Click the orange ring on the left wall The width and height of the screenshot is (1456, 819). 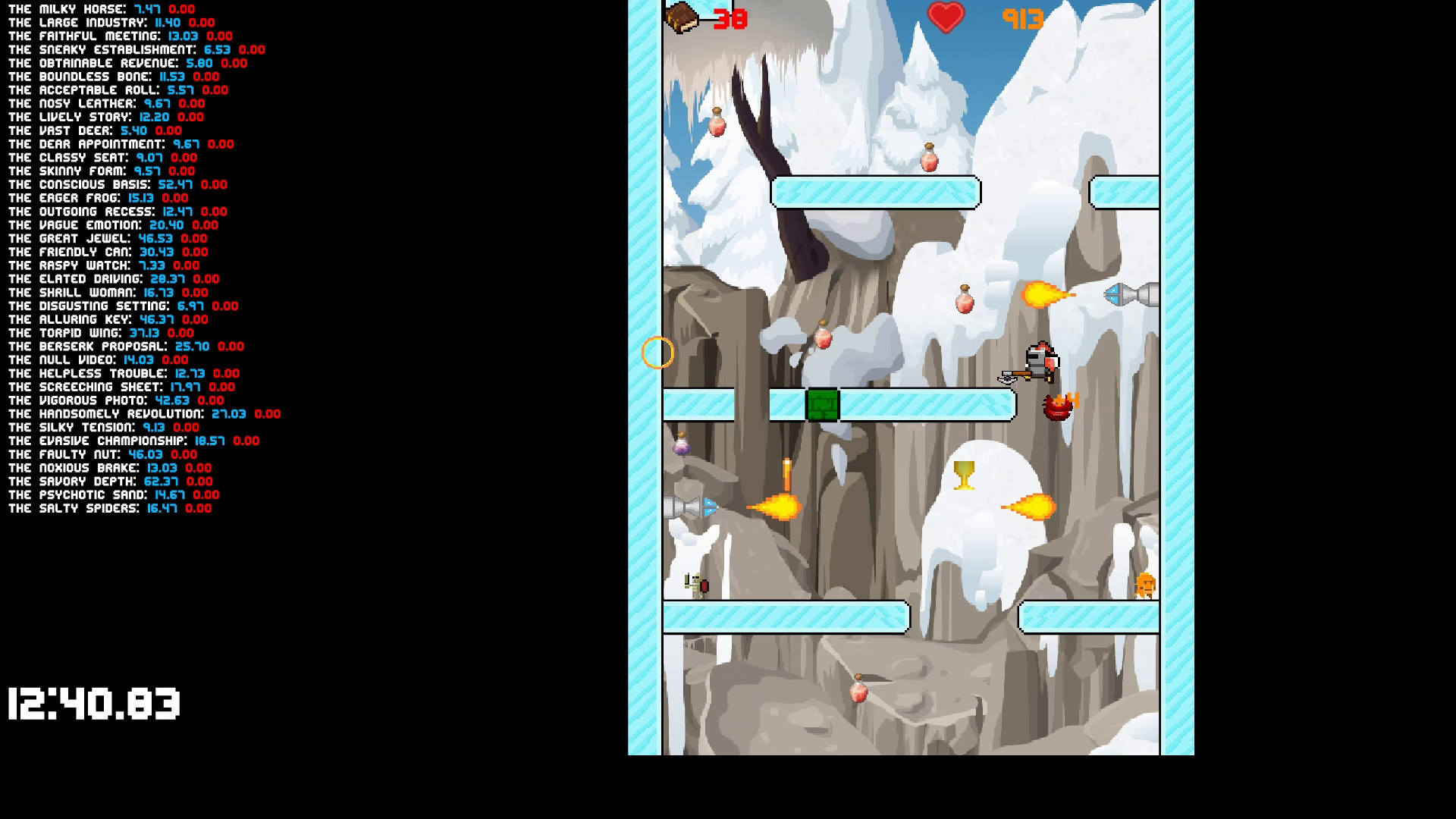(657, 350)
